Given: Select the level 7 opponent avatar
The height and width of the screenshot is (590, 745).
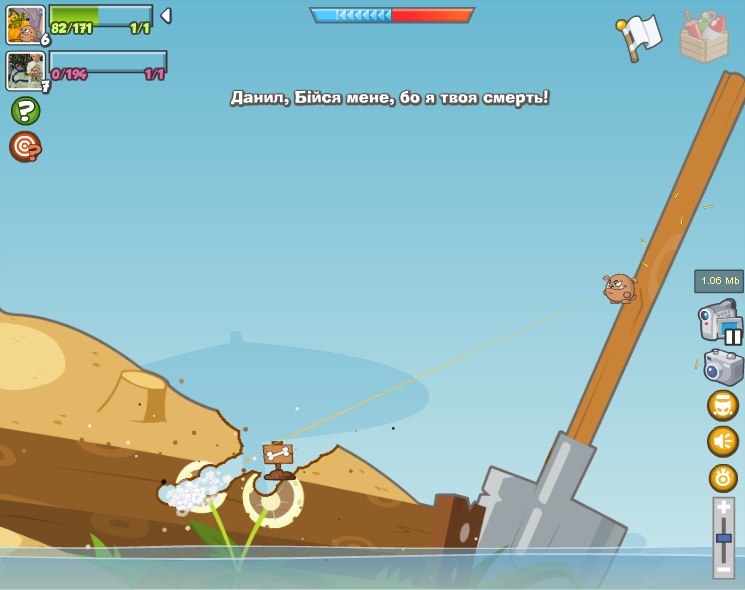Looking at the screenshot, I should tap(25, 71).
